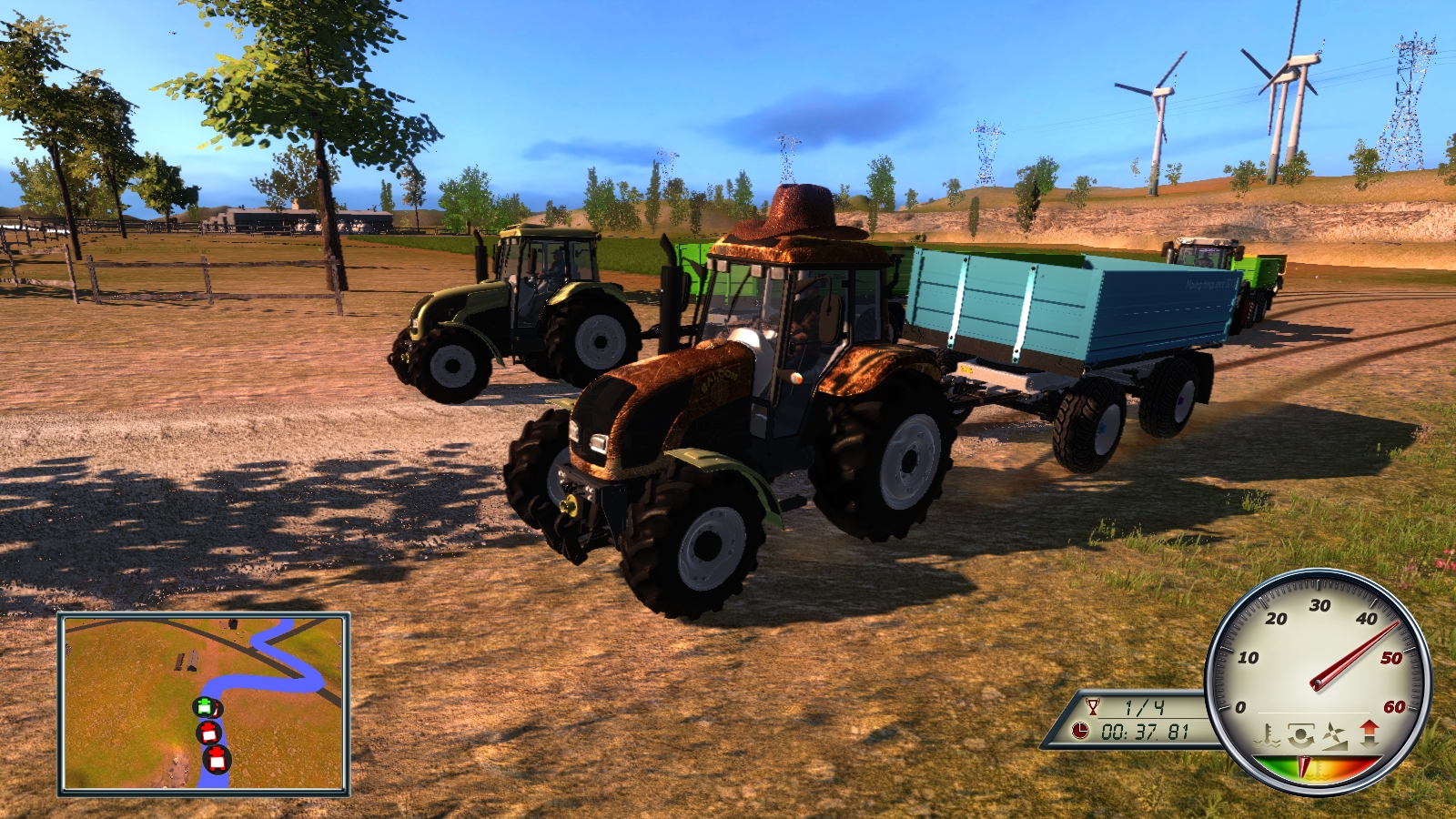Viewport: 1456px width, 819px height.
Task: Toggle the lower red tractor marker on the minimap
Action: click(x=216, y=759)
